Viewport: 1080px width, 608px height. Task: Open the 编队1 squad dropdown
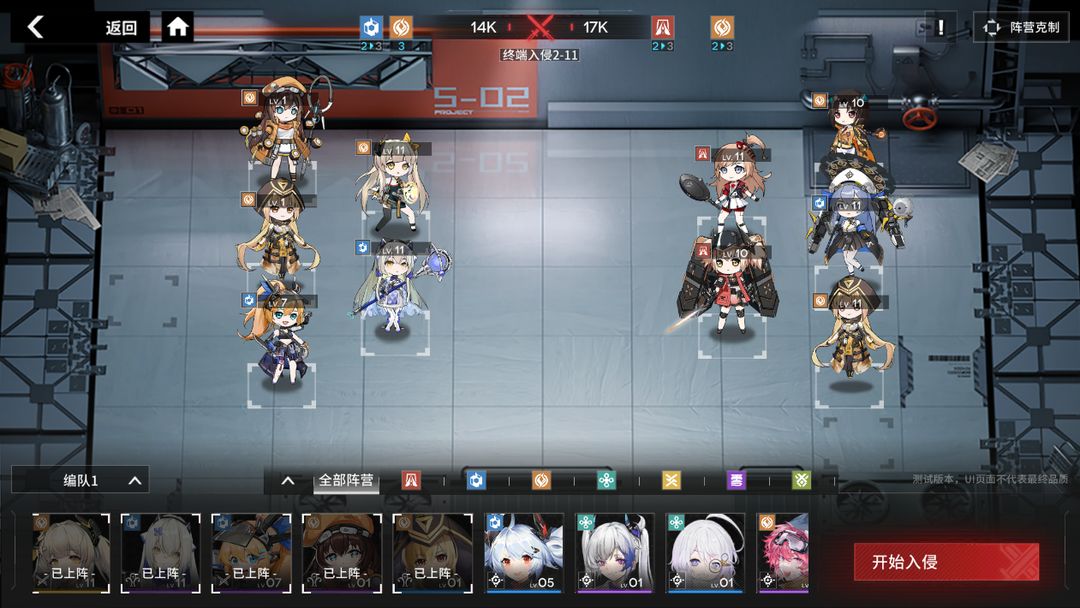tap(98, 481)
